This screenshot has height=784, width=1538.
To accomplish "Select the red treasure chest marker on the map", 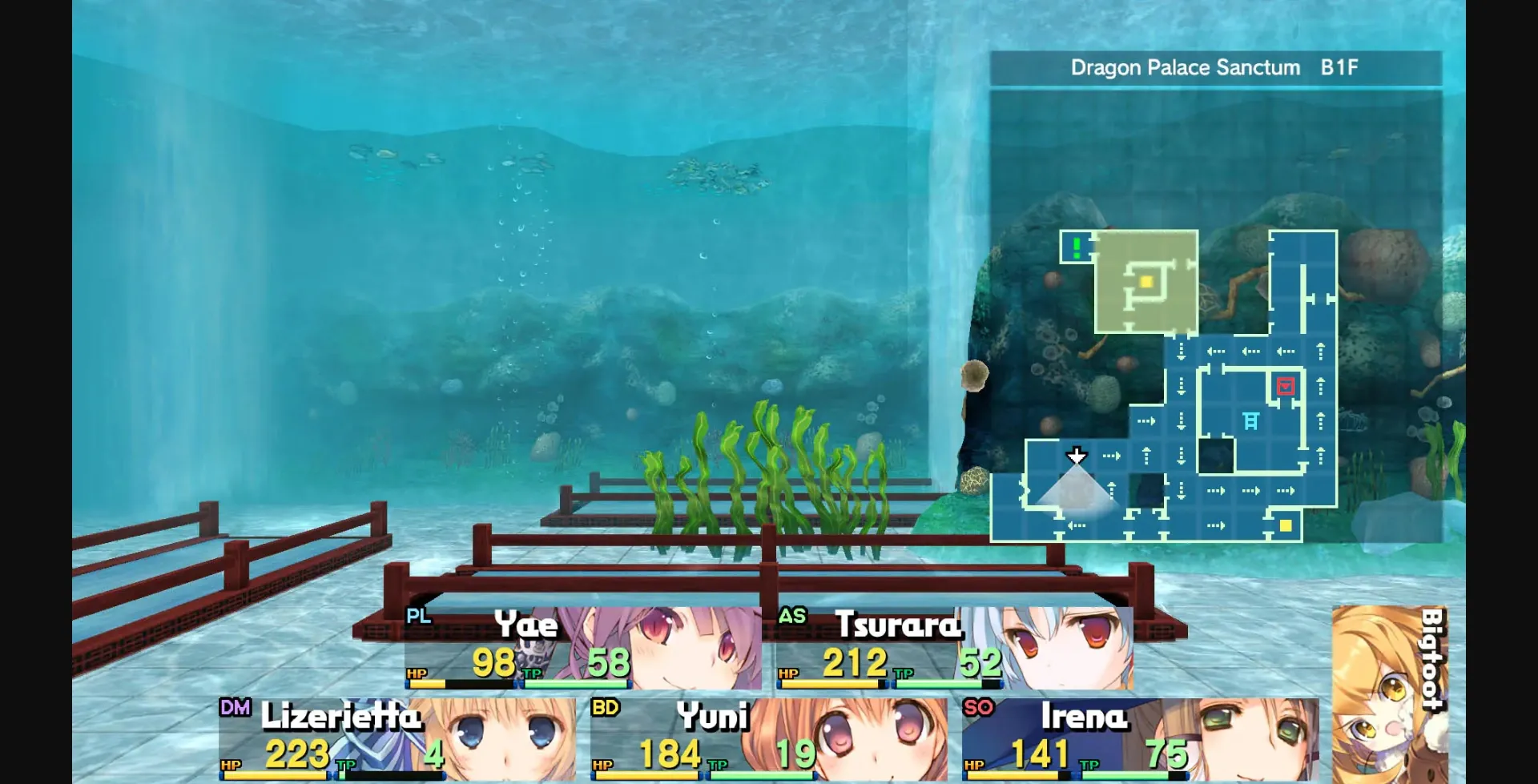I will click(1284, 386).
